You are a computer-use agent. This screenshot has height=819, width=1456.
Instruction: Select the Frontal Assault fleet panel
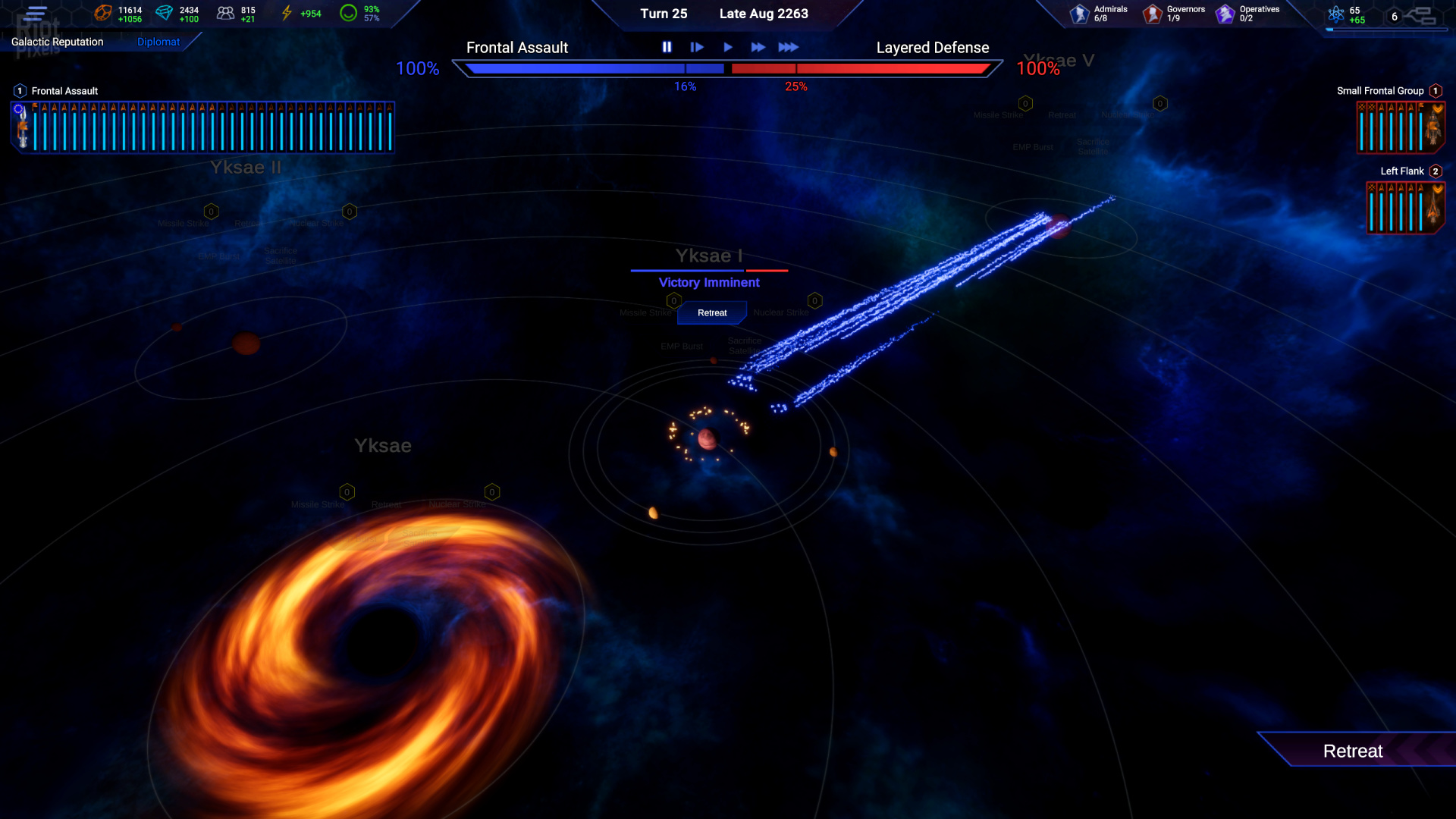click(x=203, y=127)
